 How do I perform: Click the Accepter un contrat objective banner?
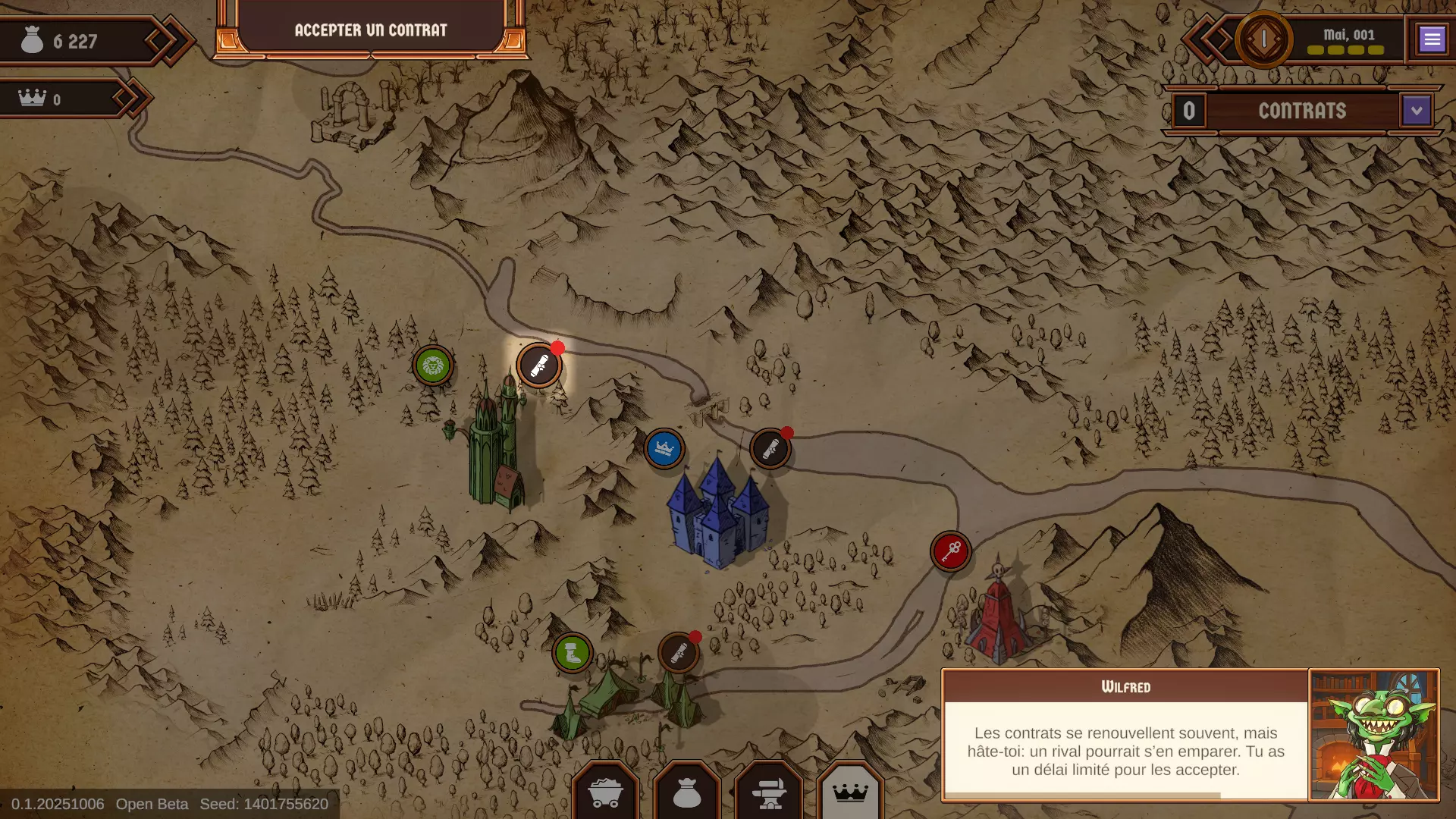pyautogui.click(x=371, y=30)
